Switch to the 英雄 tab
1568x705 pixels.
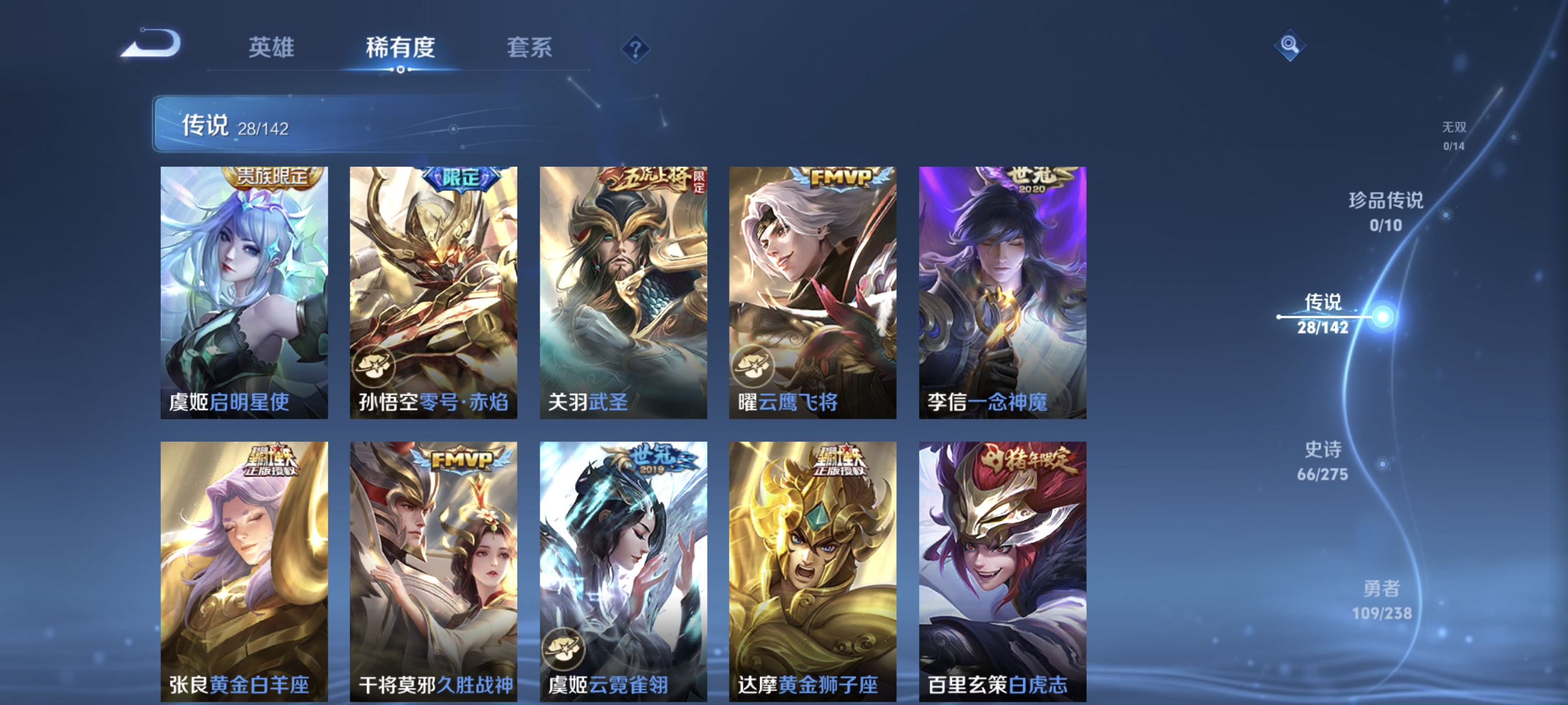(x=272, y=48)
